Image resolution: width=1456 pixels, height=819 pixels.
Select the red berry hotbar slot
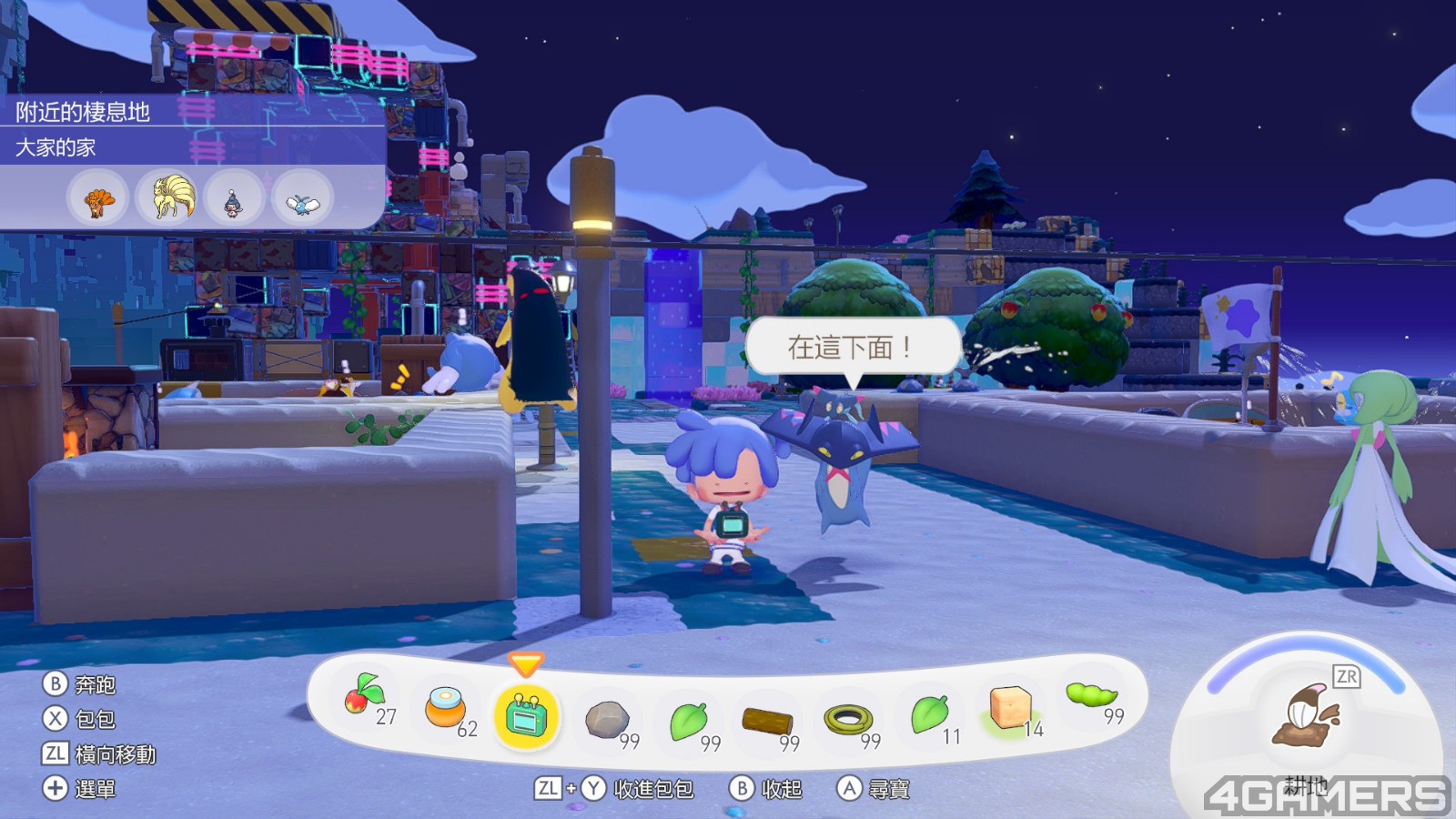(364, 699)
